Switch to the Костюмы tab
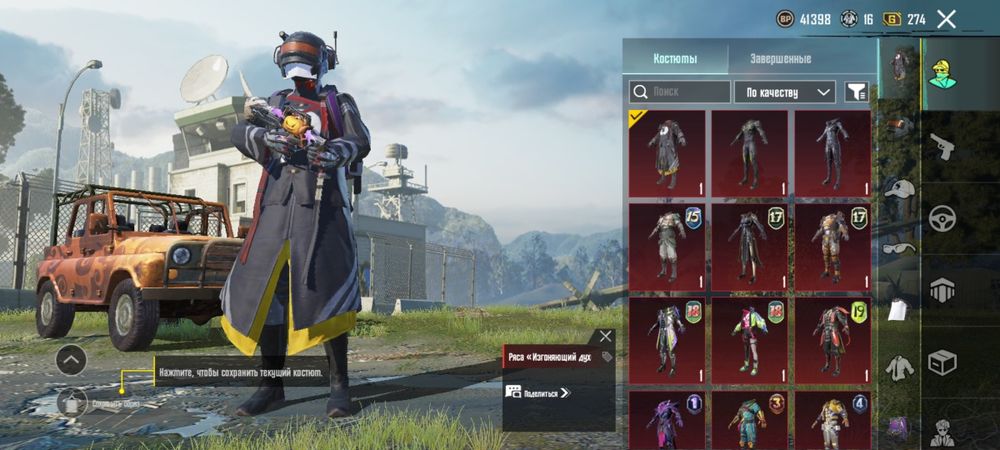This screenshot has width=1000, height=450. 675,59
